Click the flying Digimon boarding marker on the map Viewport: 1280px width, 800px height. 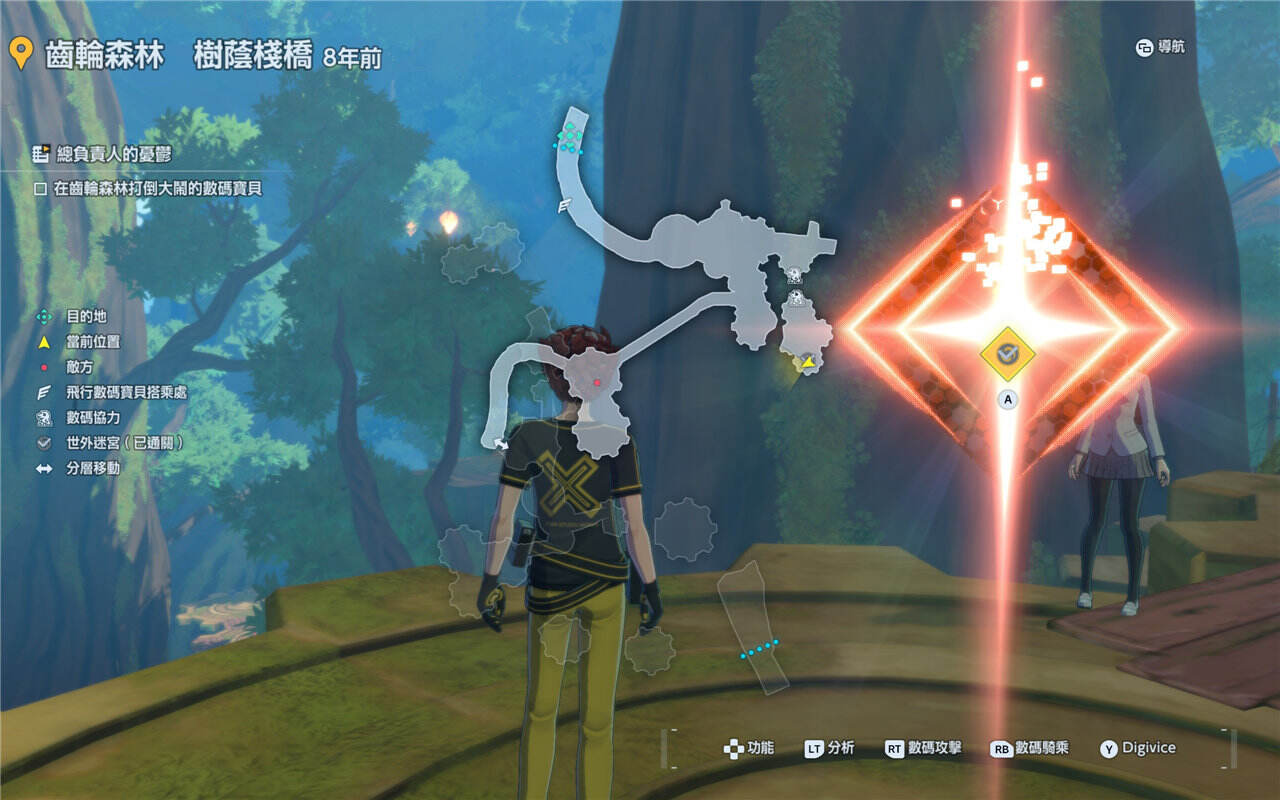(x=564, y=205)
